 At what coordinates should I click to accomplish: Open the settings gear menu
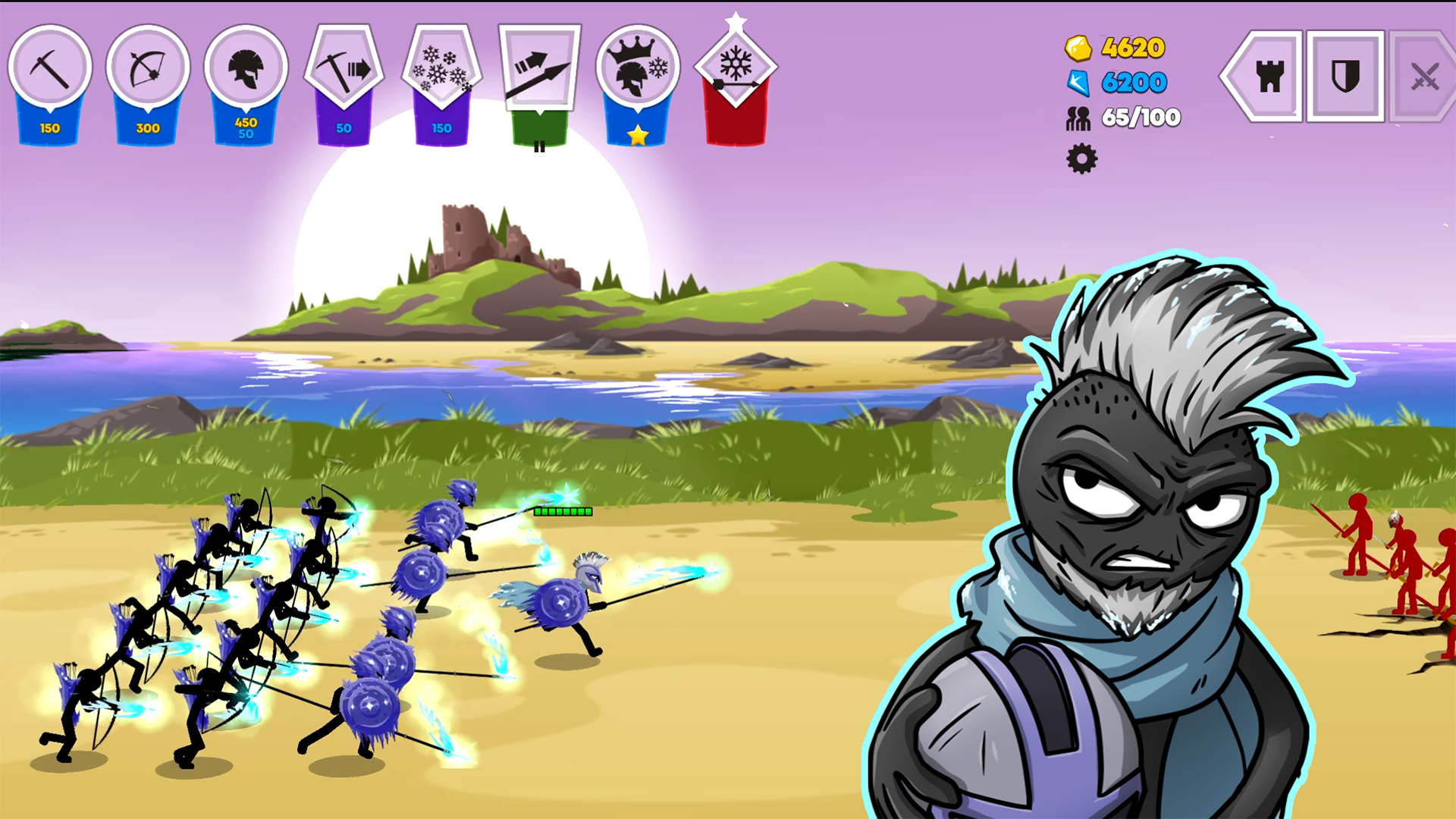[1081, 160]
